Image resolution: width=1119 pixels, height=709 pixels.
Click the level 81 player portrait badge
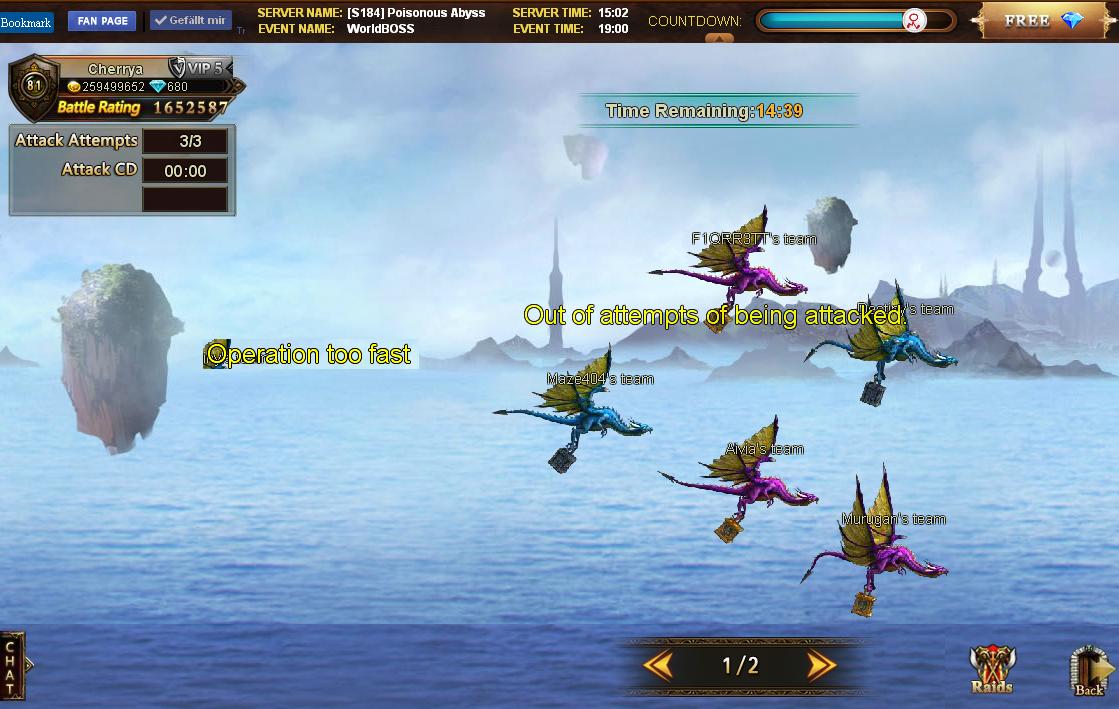coord(35,86)
